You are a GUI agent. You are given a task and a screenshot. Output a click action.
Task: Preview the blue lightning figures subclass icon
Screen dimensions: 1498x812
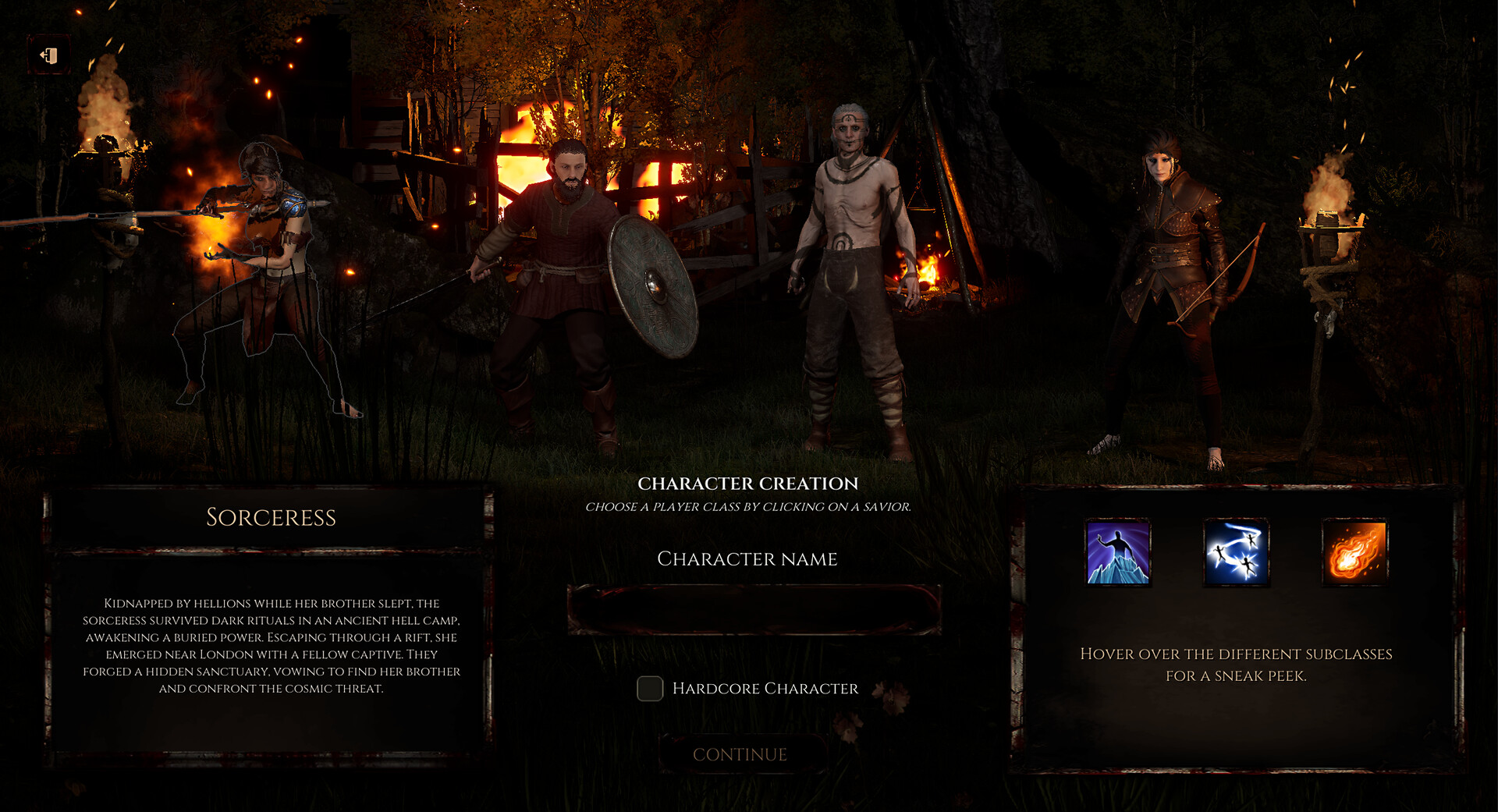[x=1237, y=553]
